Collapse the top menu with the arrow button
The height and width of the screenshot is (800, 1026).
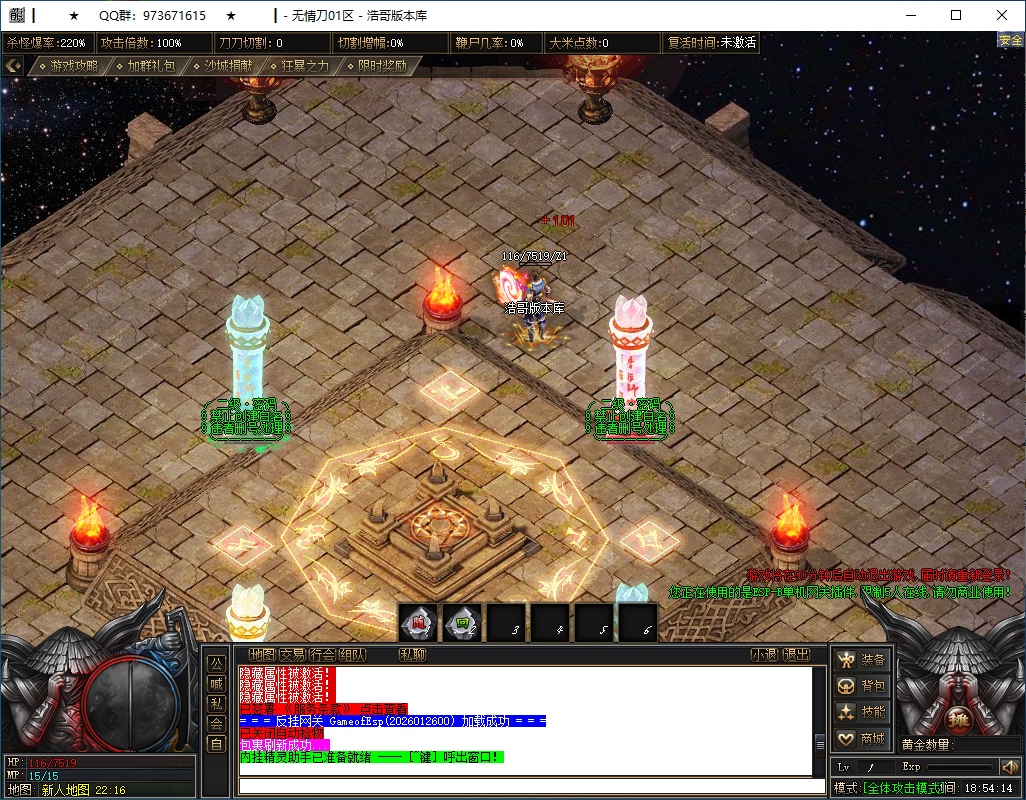click(x=13, y=65)
